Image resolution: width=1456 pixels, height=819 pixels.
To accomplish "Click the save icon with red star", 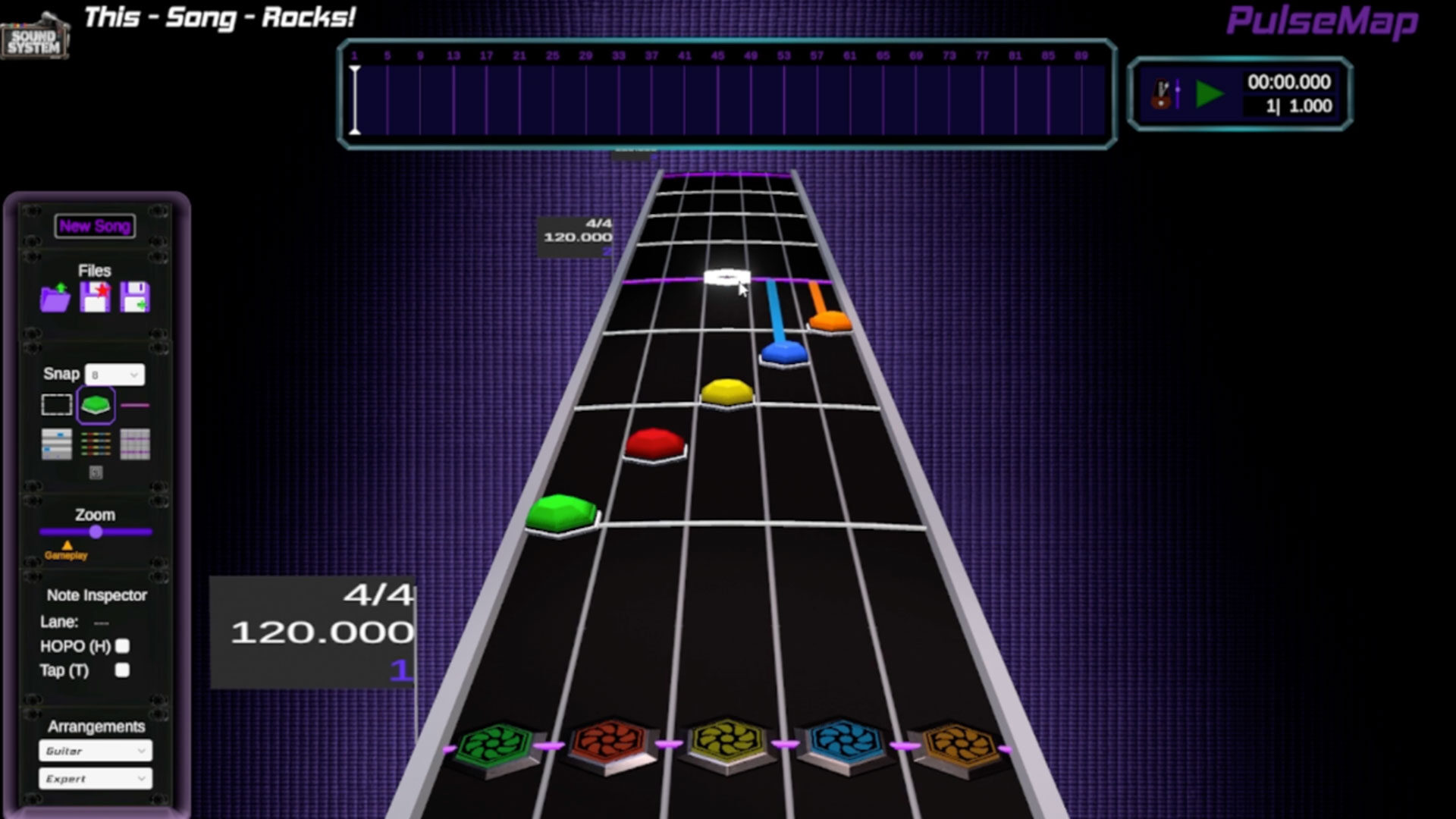I will tap(96, 297).
